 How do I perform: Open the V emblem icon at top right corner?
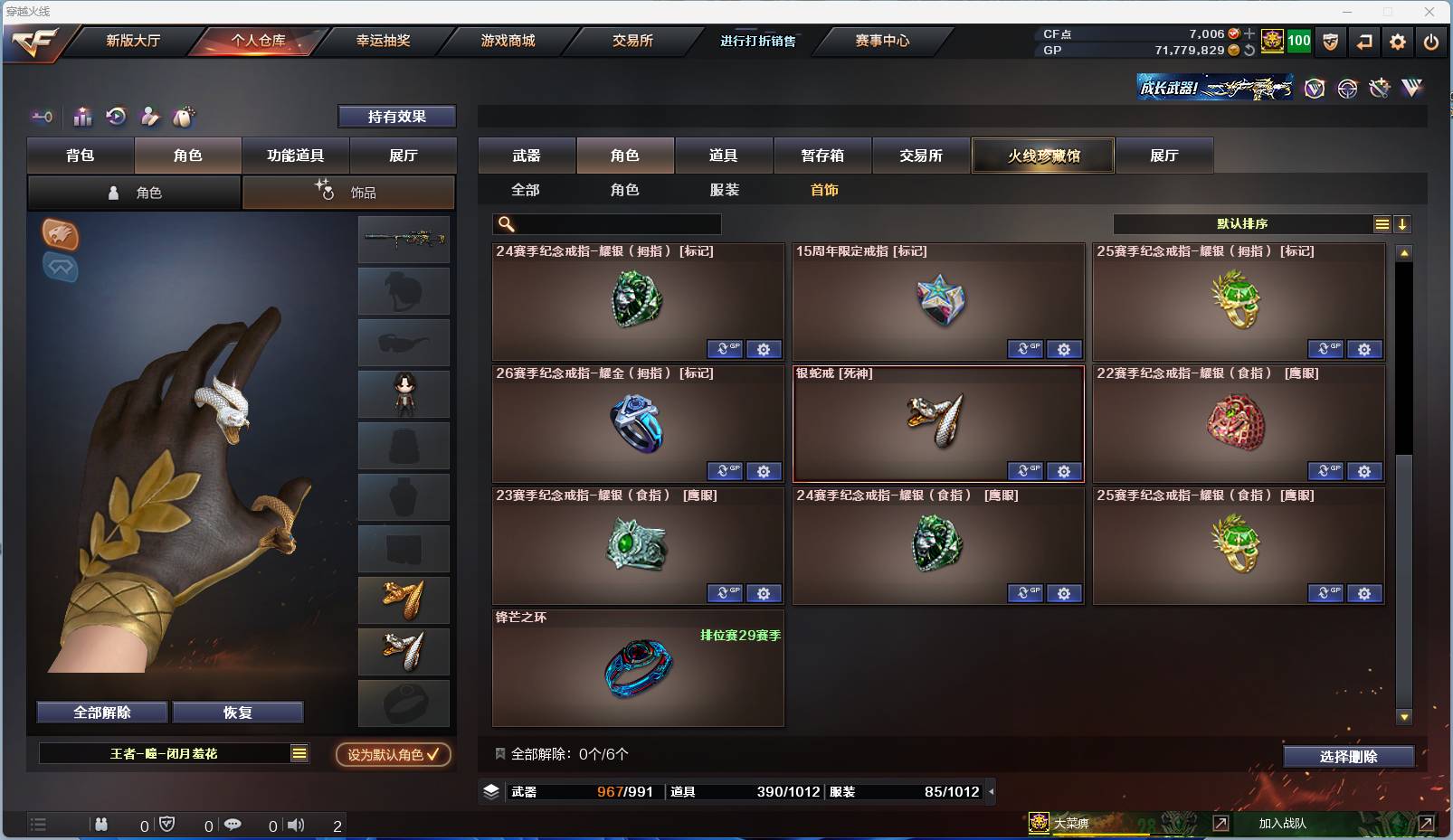(1411, 88)
